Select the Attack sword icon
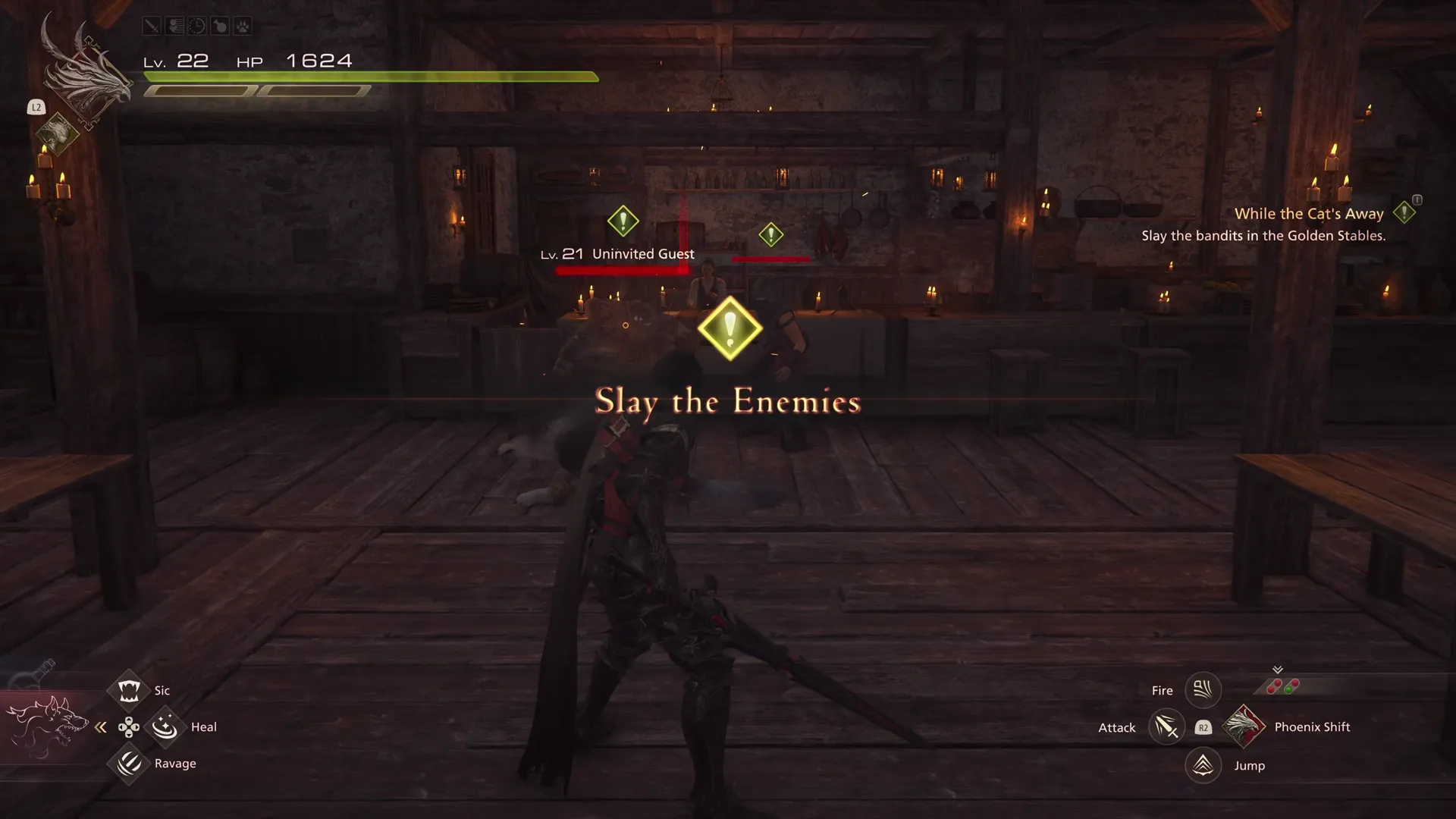The image size is (1456, 819). click(1167, 727)
